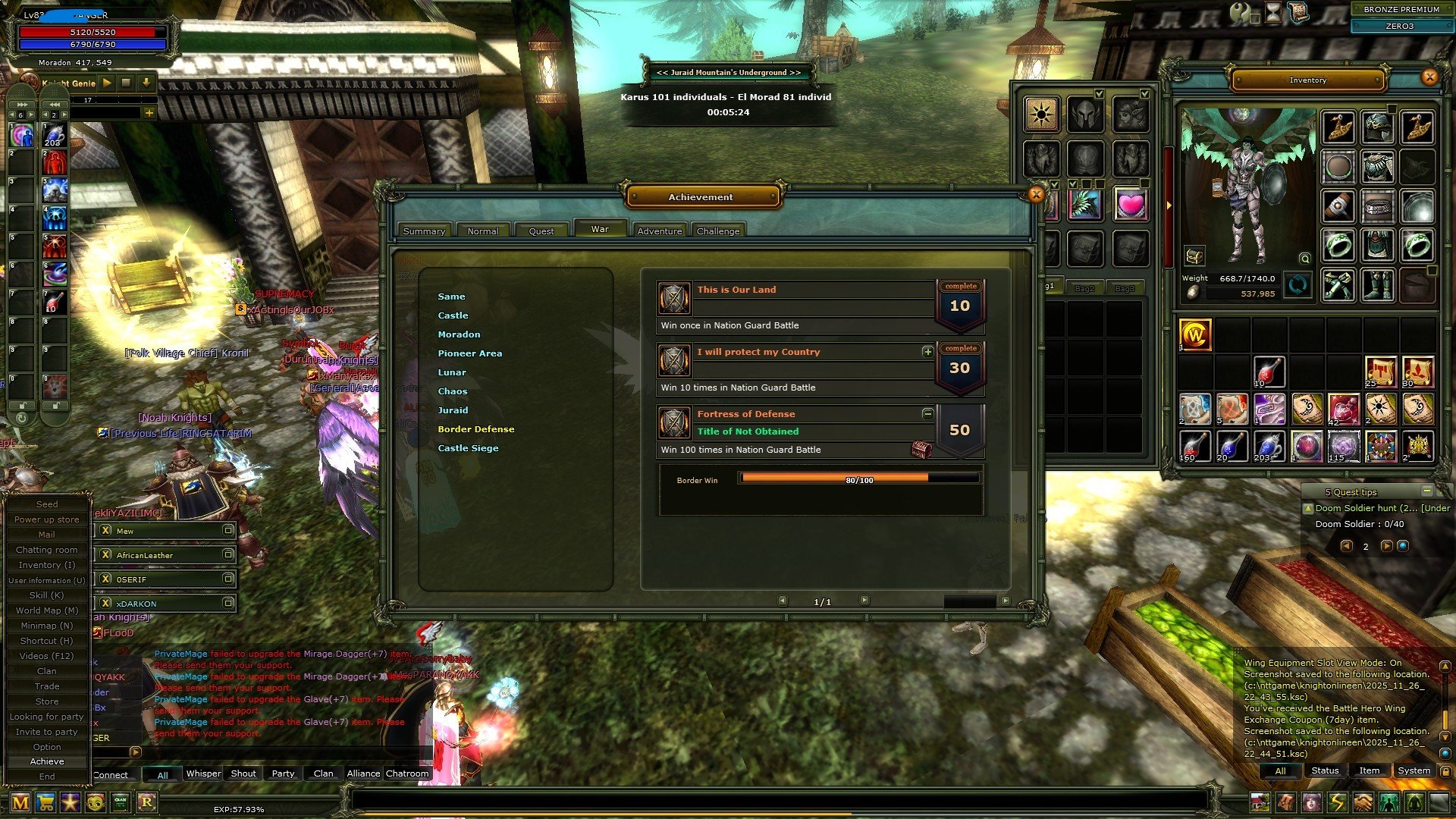1456x819 pixels.
Task: Choose Castle Siege in the war list
Action: pos(468,448)
